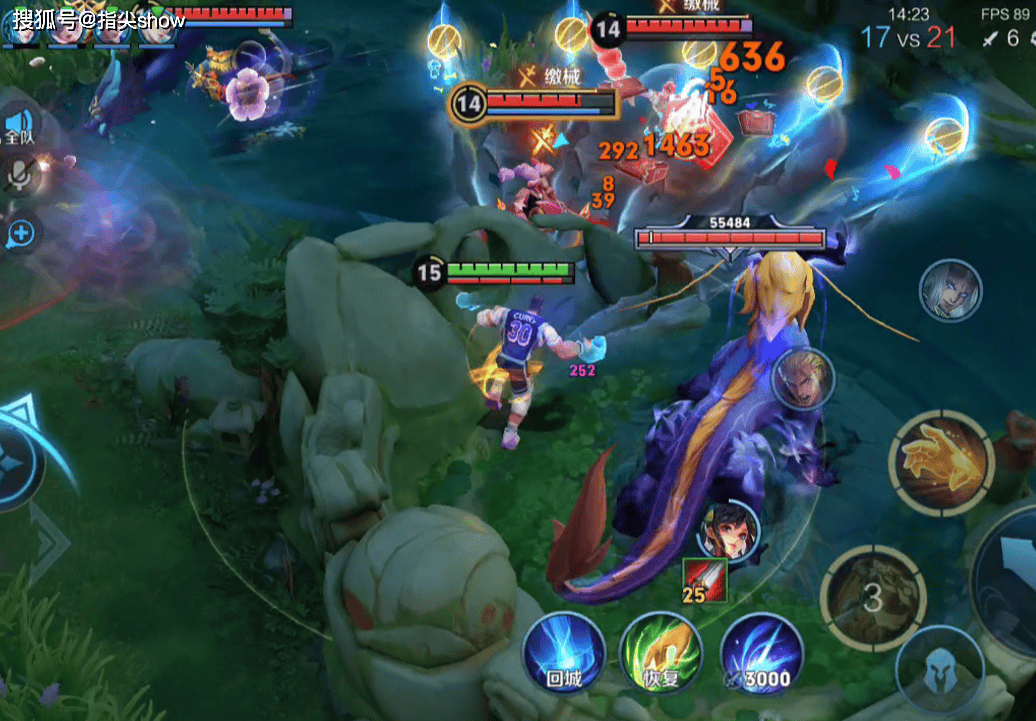Open the chat bubble with plus sign

[x=20, y=234]
